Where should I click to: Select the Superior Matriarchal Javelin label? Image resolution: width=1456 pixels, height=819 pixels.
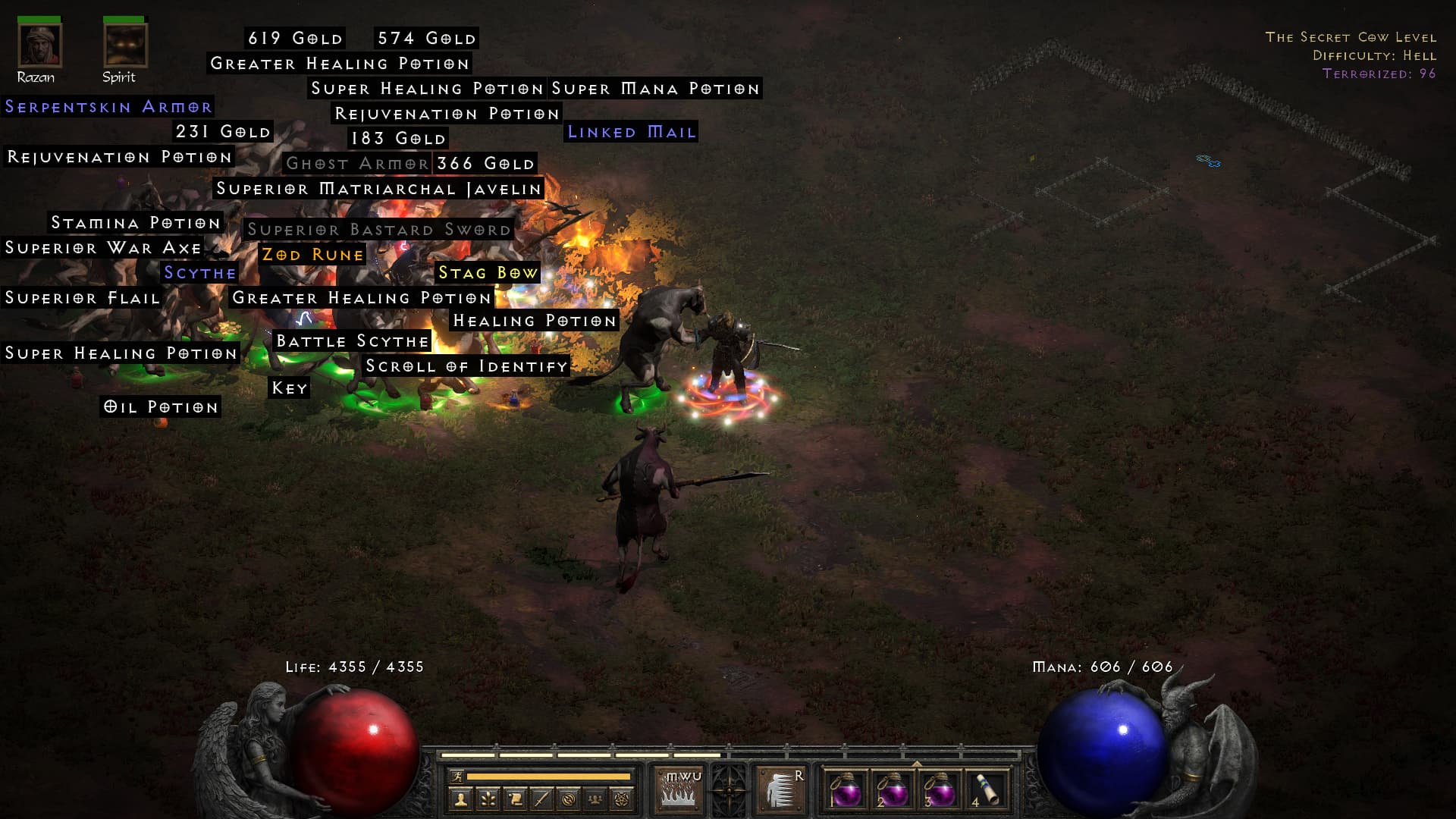[379, 189]
